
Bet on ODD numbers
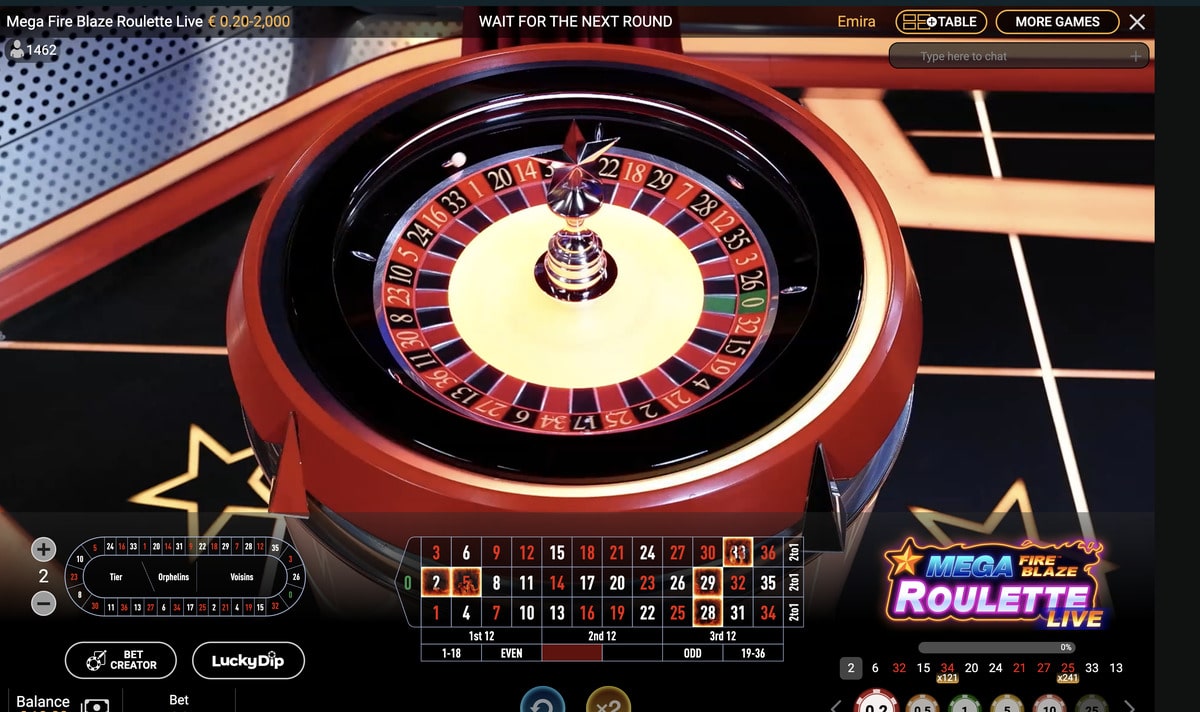click(692, 653)
